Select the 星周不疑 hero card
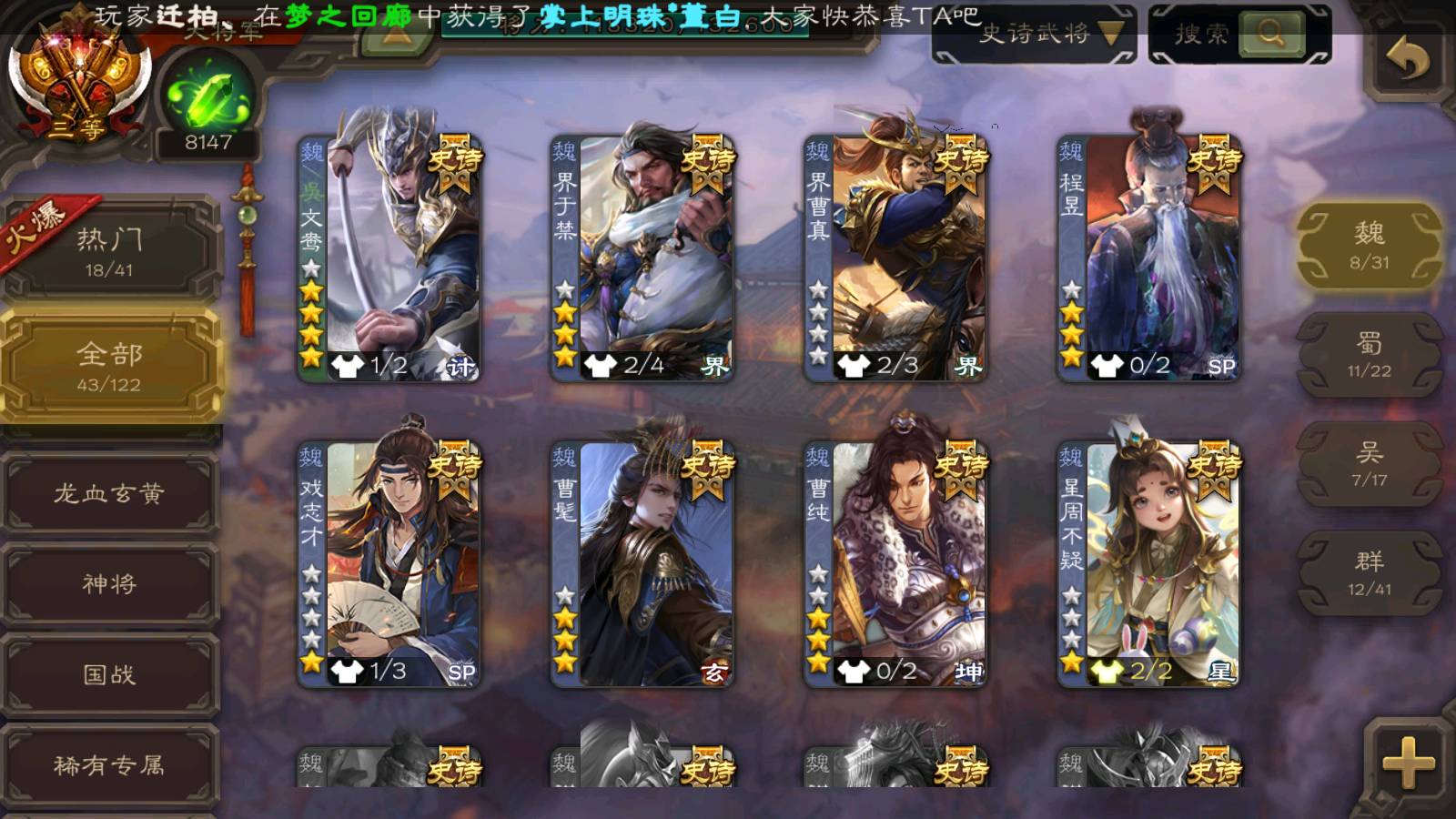 click(x=1148, y=564)
